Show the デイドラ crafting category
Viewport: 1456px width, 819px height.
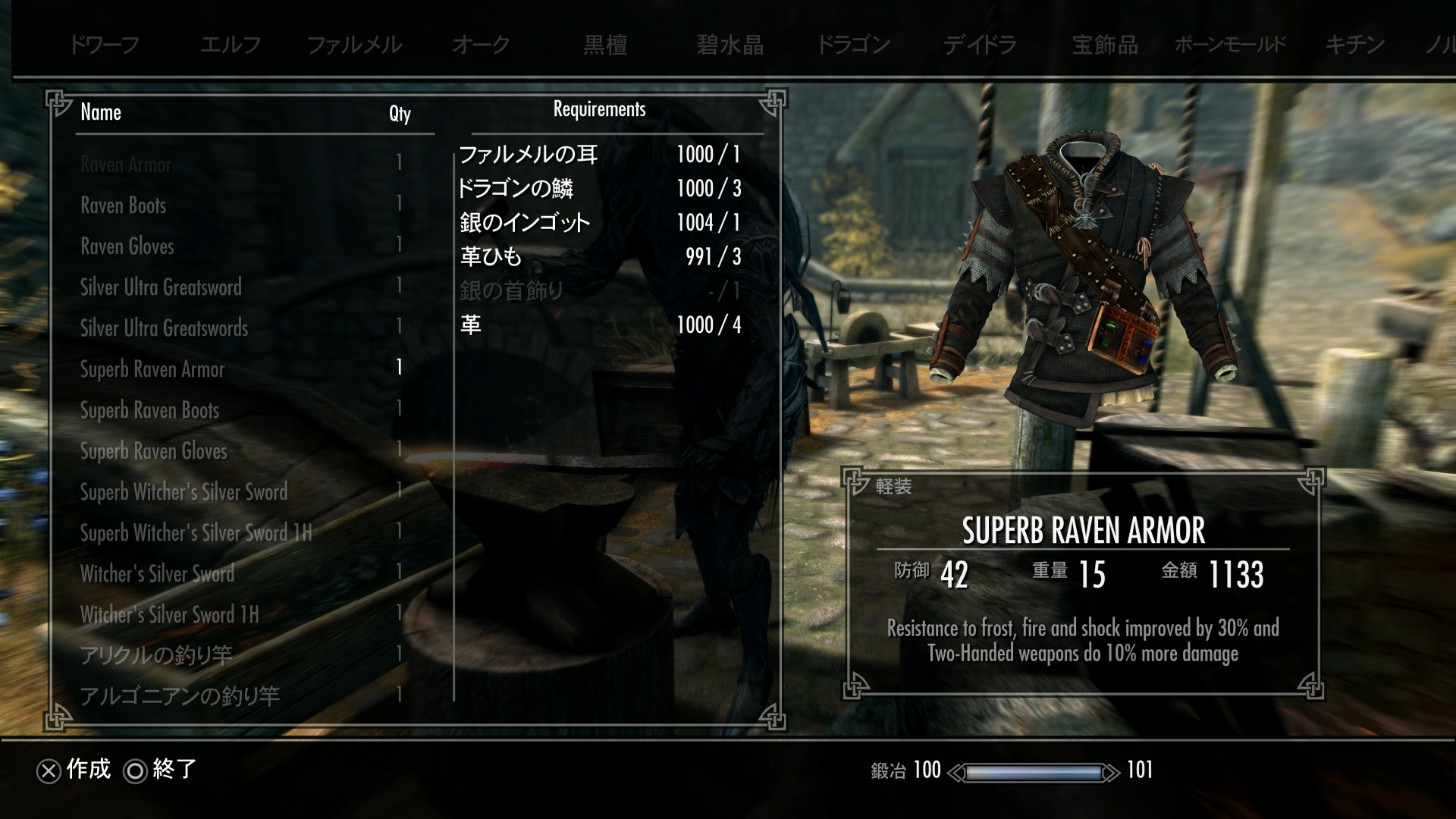click(980, 45)
